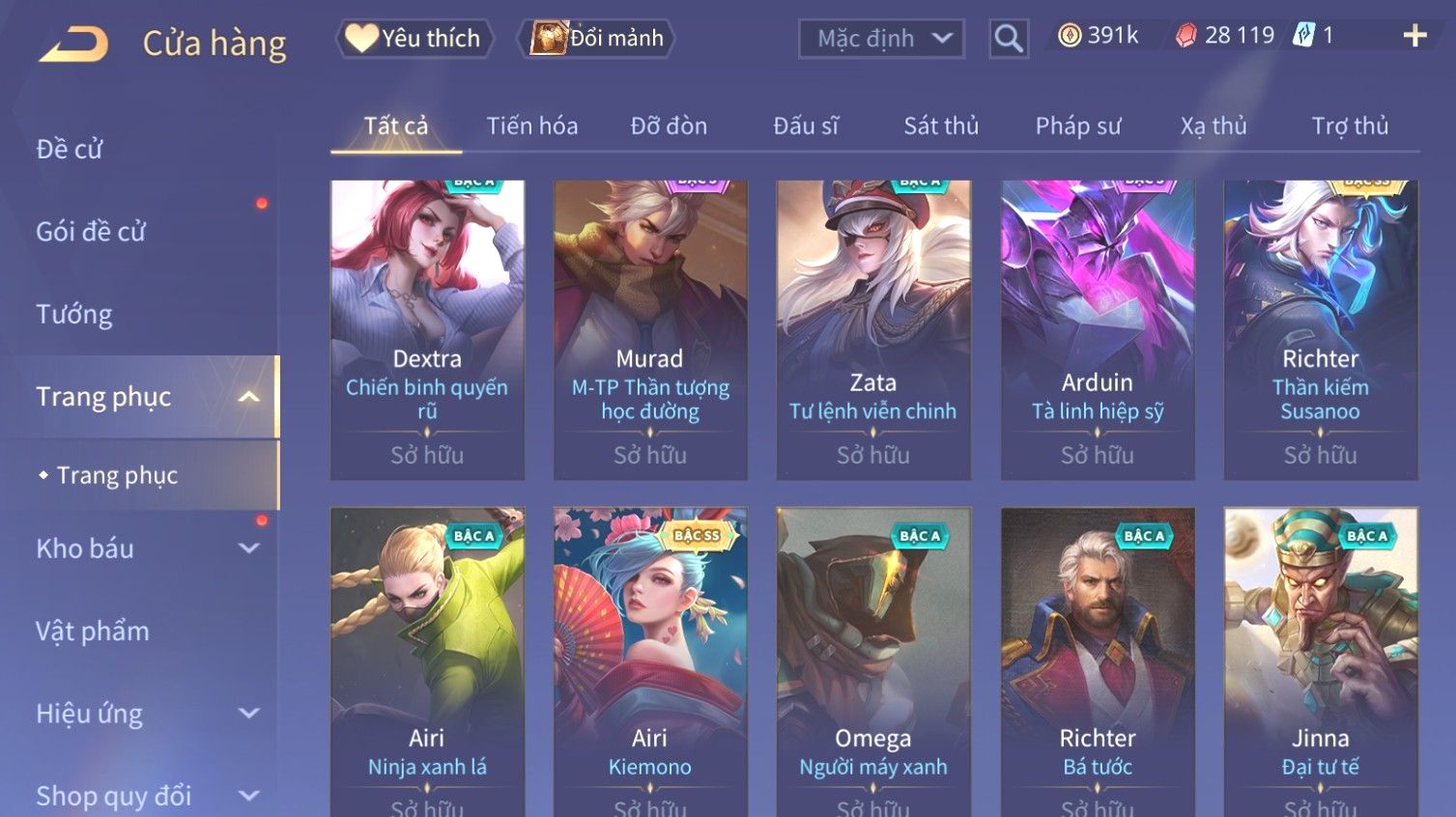Go back using the arrow button

(74, 43)
